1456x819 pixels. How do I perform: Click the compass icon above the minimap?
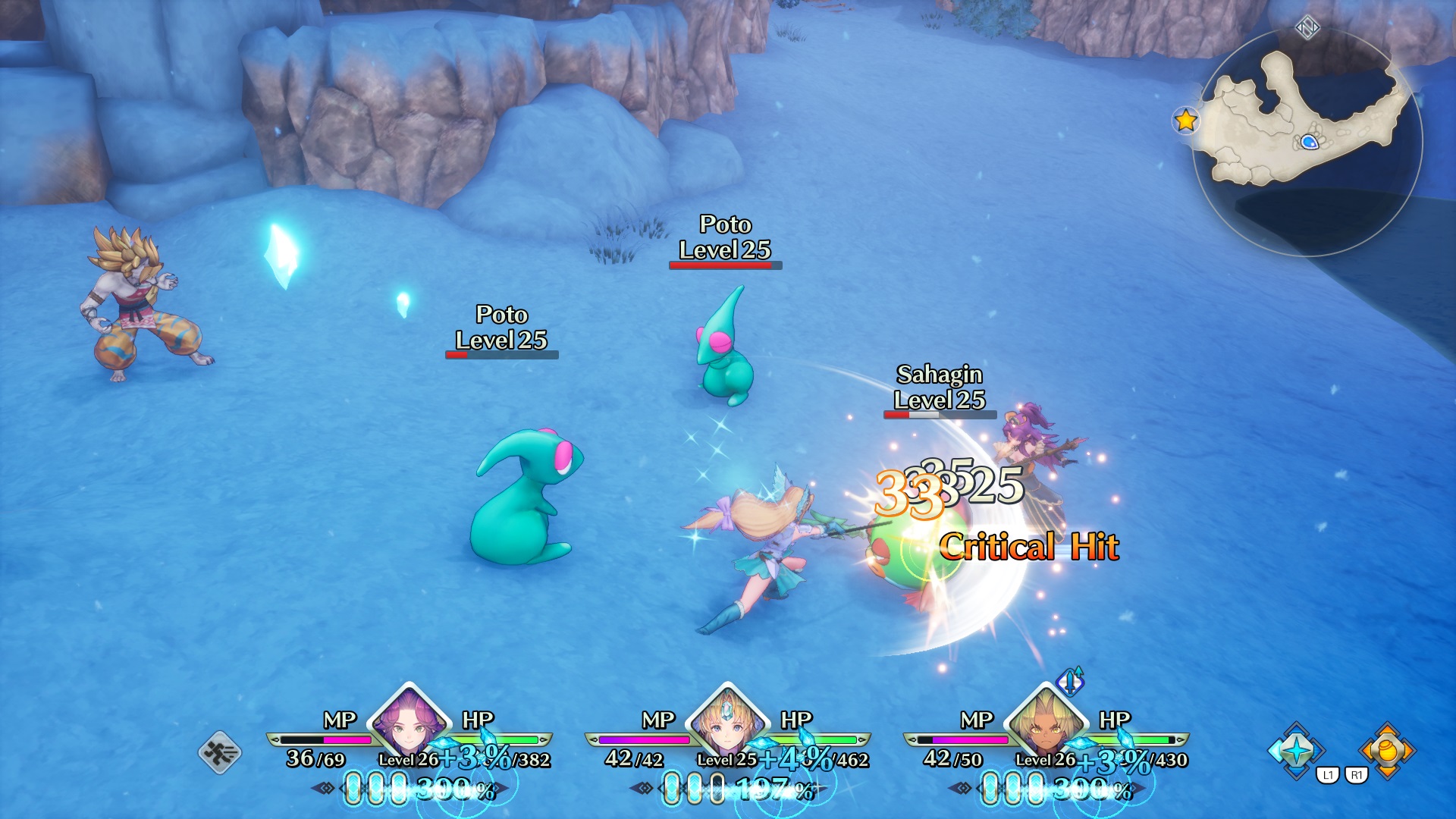1307,29
